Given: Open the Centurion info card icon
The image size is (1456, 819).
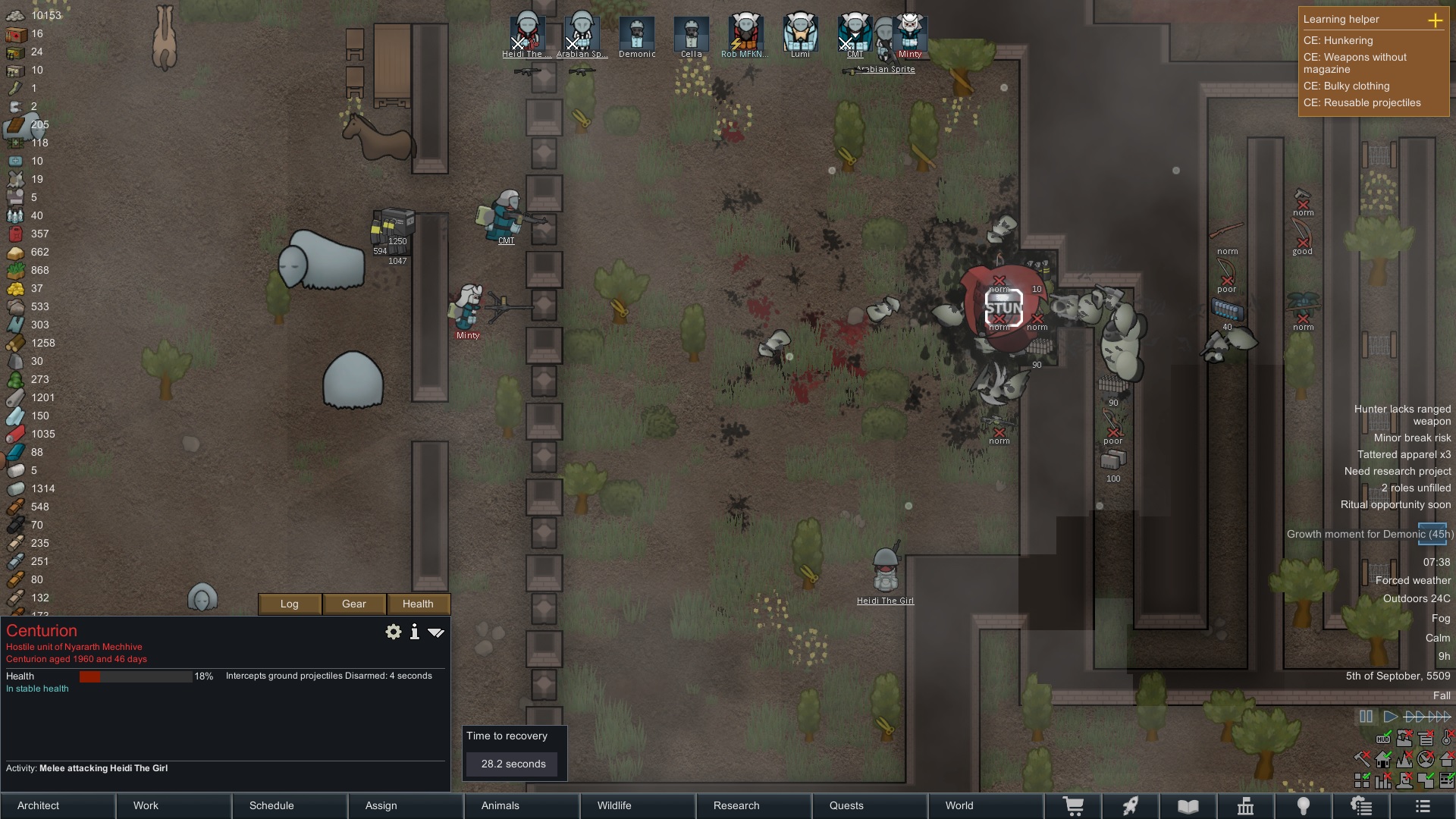Looking at the screenshot, I should 414,632.
